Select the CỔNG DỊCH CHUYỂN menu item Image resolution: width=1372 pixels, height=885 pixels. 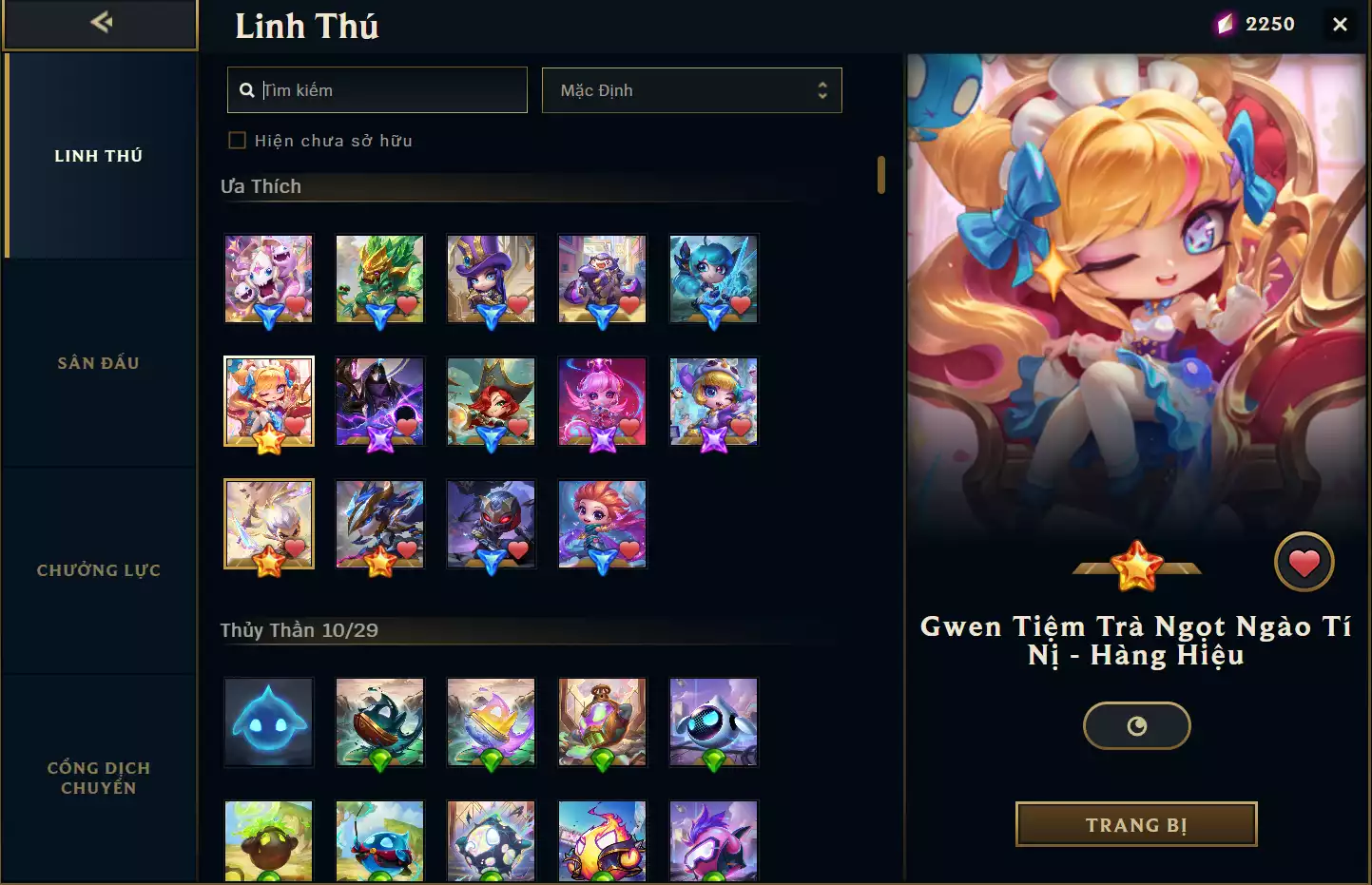click(x=98, y=777)
